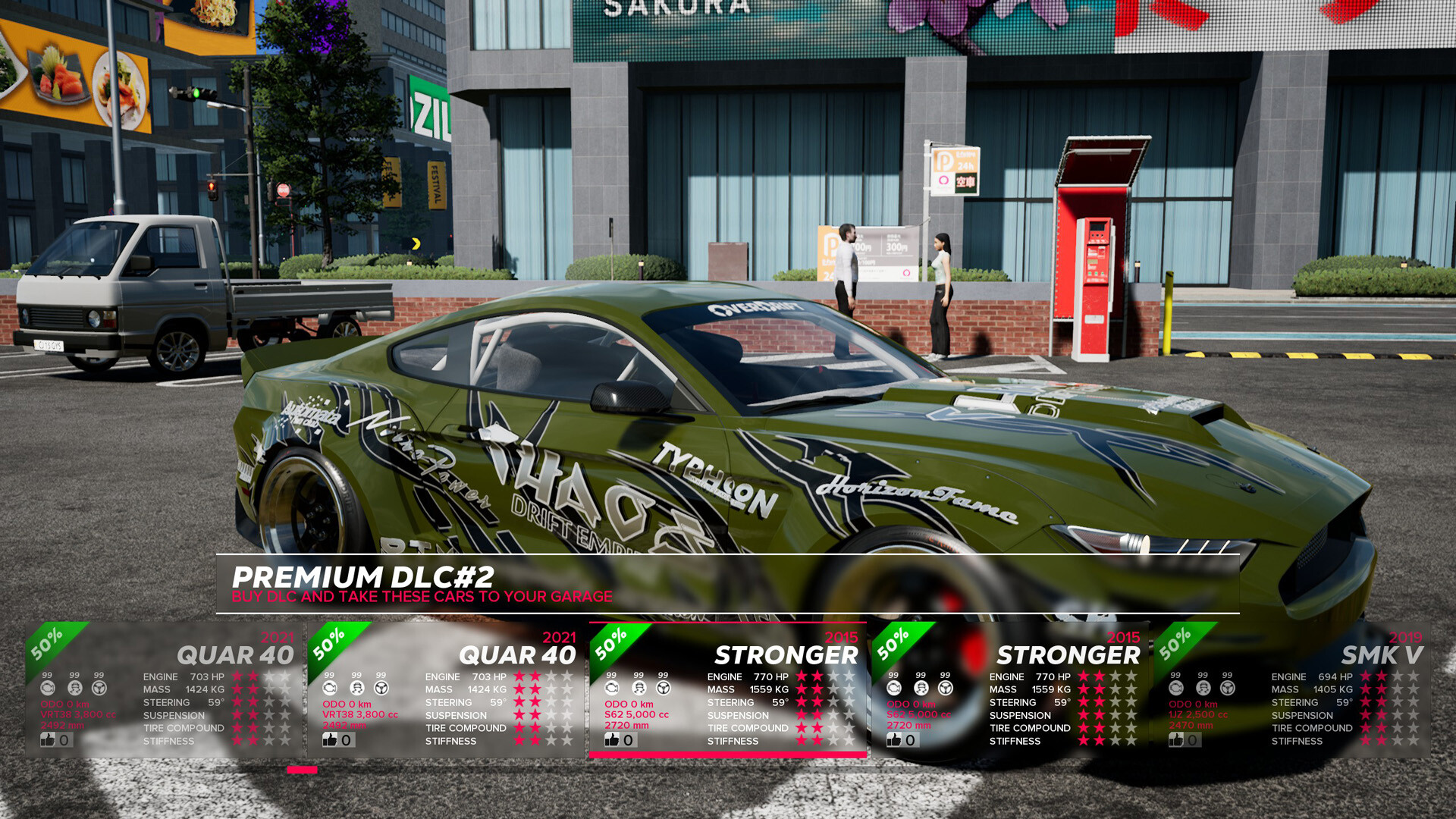
Task: Click the engine icon on the second QUAR 40 card
Action: 331,689
